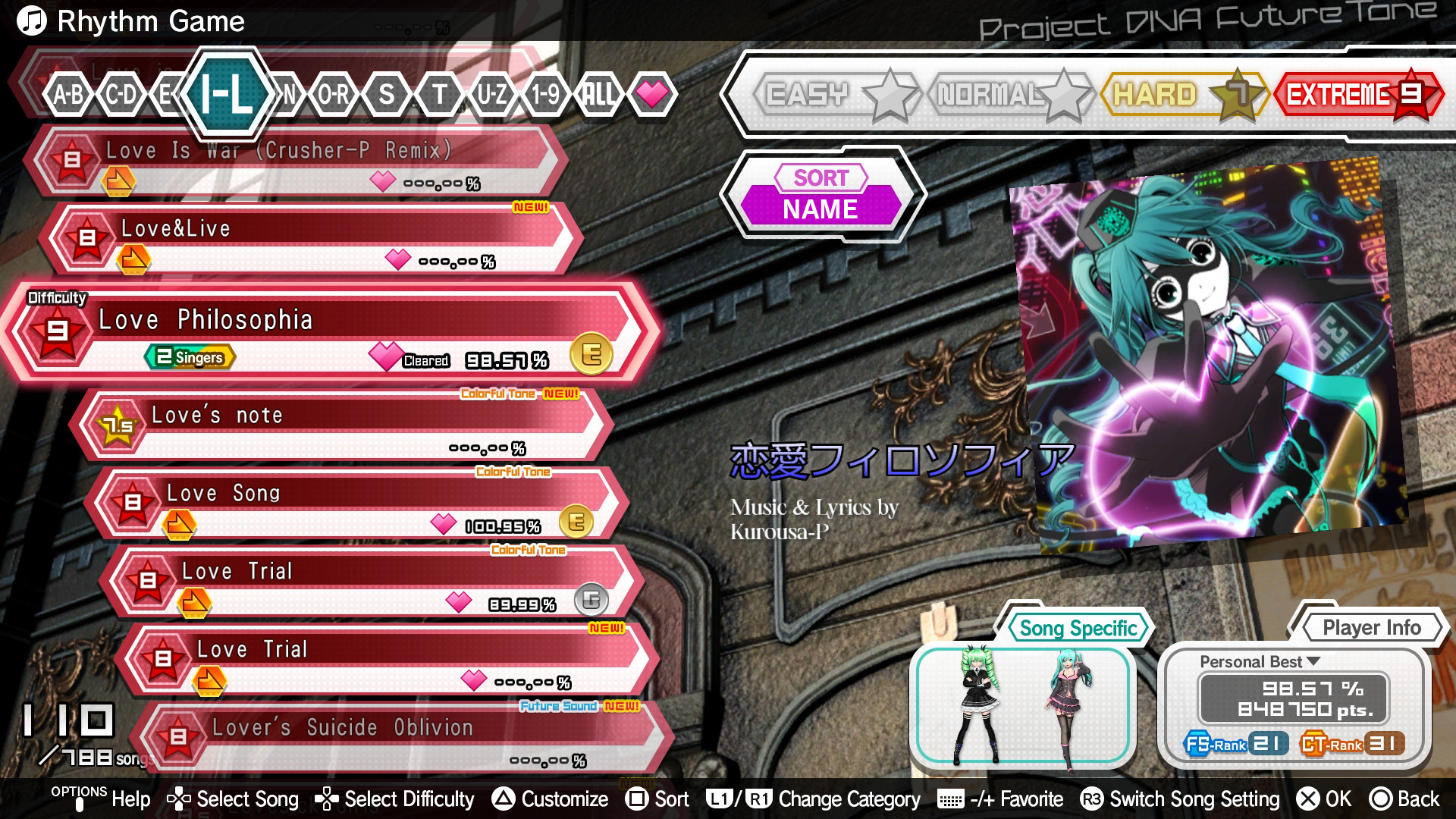Click the Help button in the bottom bar
The height and width of the screenshot is (819, 1456).
pyautogui.click(x=130, y=799)
